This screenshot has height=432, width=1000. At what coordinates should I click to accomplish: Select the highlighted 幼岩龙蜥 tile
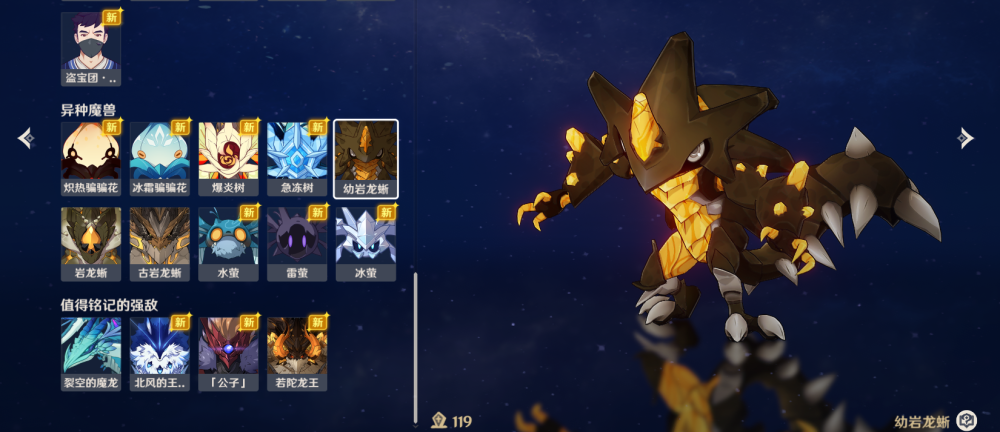point(366,157)
